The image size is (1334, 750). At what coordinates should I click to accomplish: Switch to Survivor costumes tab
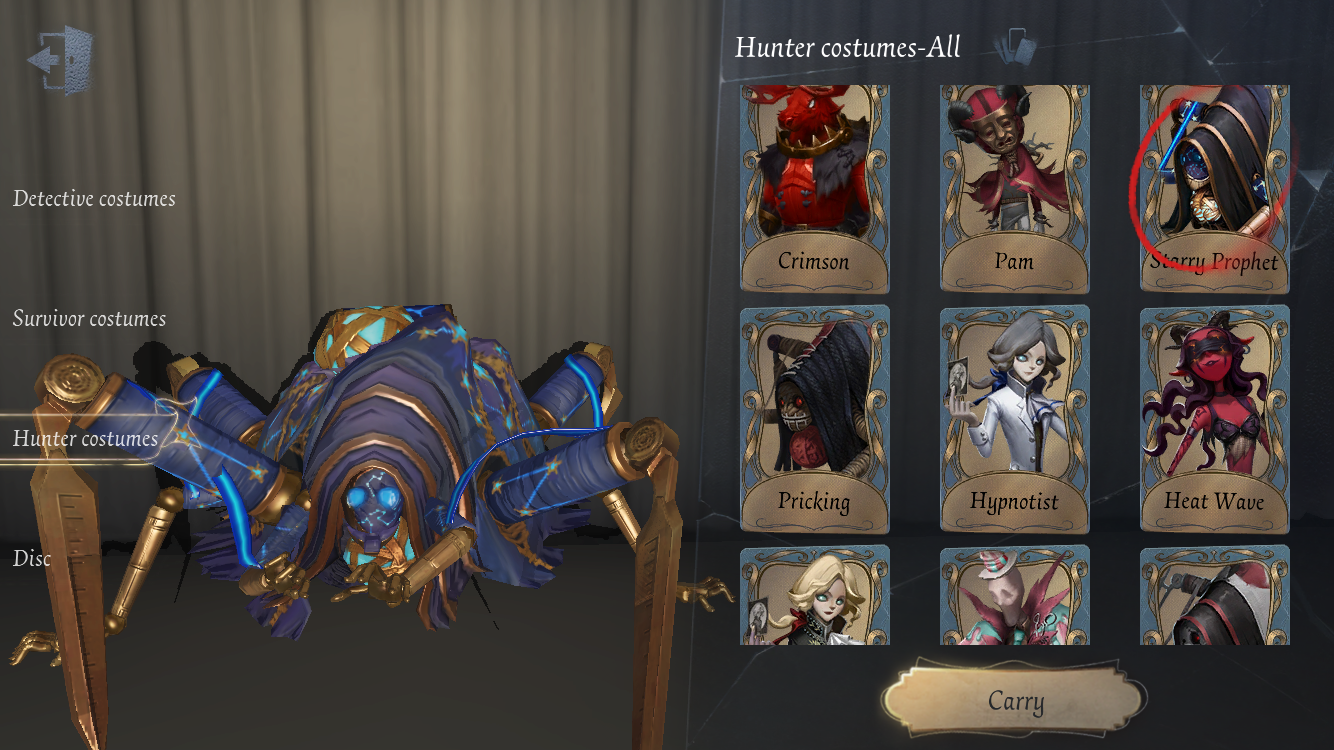click(89, 319)
